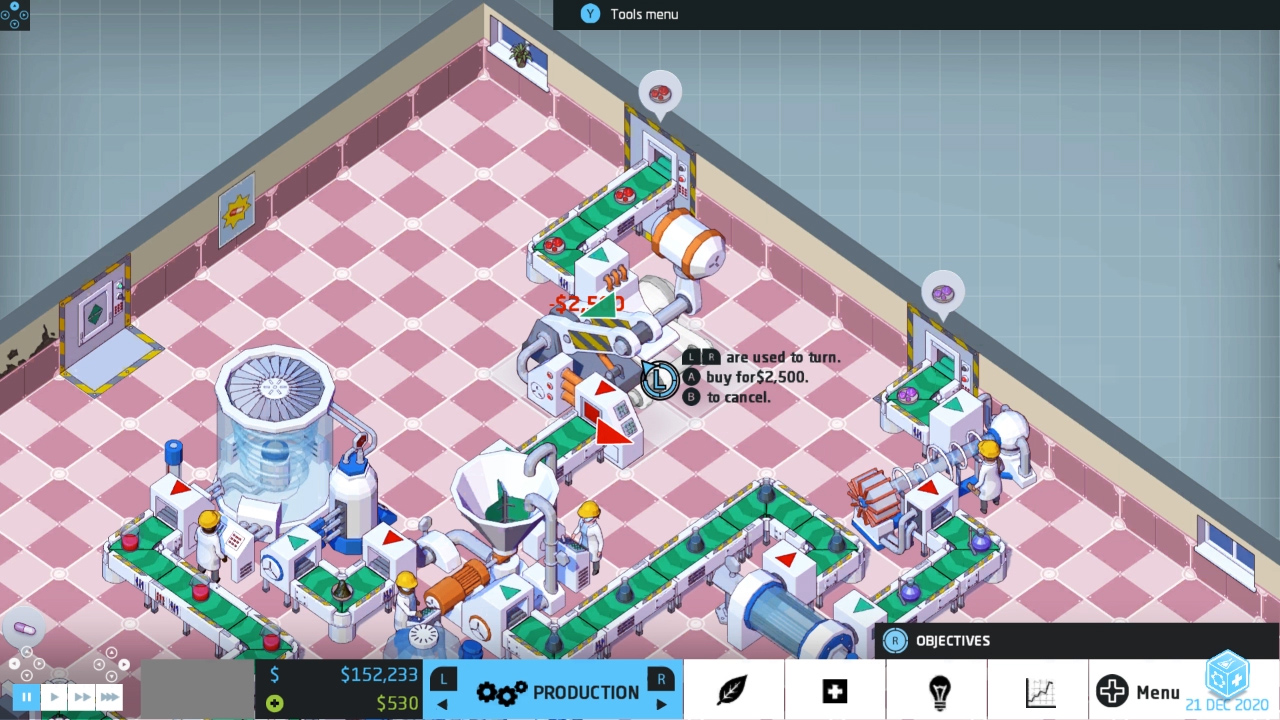Click the R Objectives icon
The width and height of the screenshot is (1280, 720).
[x=894, y=640]
